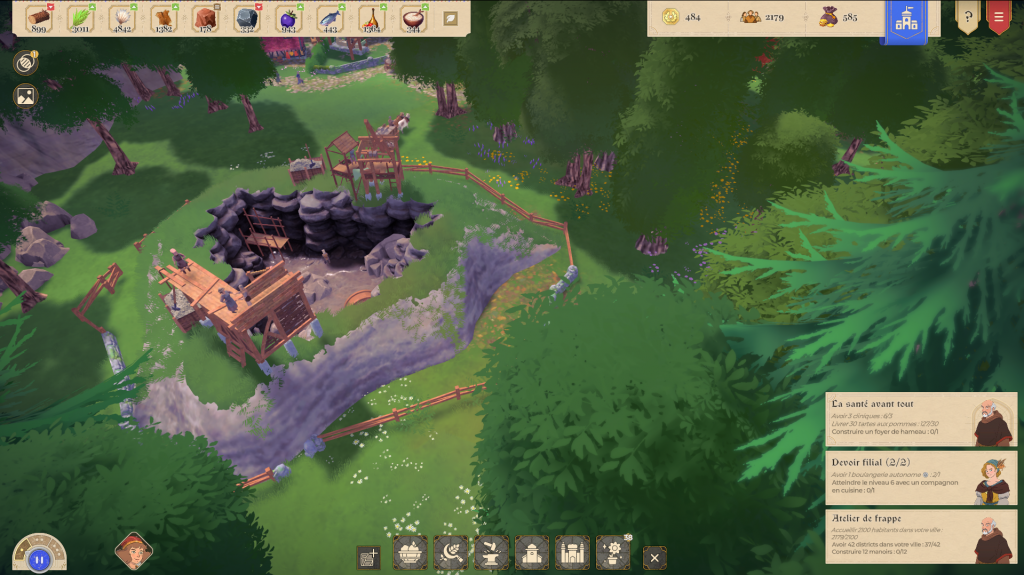Select the fish resource icon
The width and height of the screenshot is (1024, 575).
[x=329, y=18]
